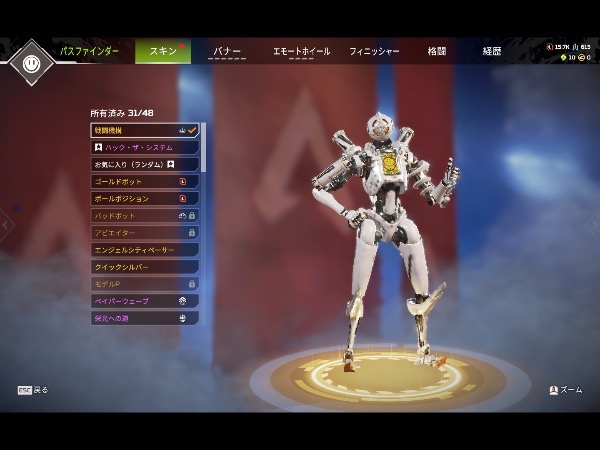This screenshot has height=450, width=600.
Task: Go to the 格闘 tab
Action: coord(437,51)
